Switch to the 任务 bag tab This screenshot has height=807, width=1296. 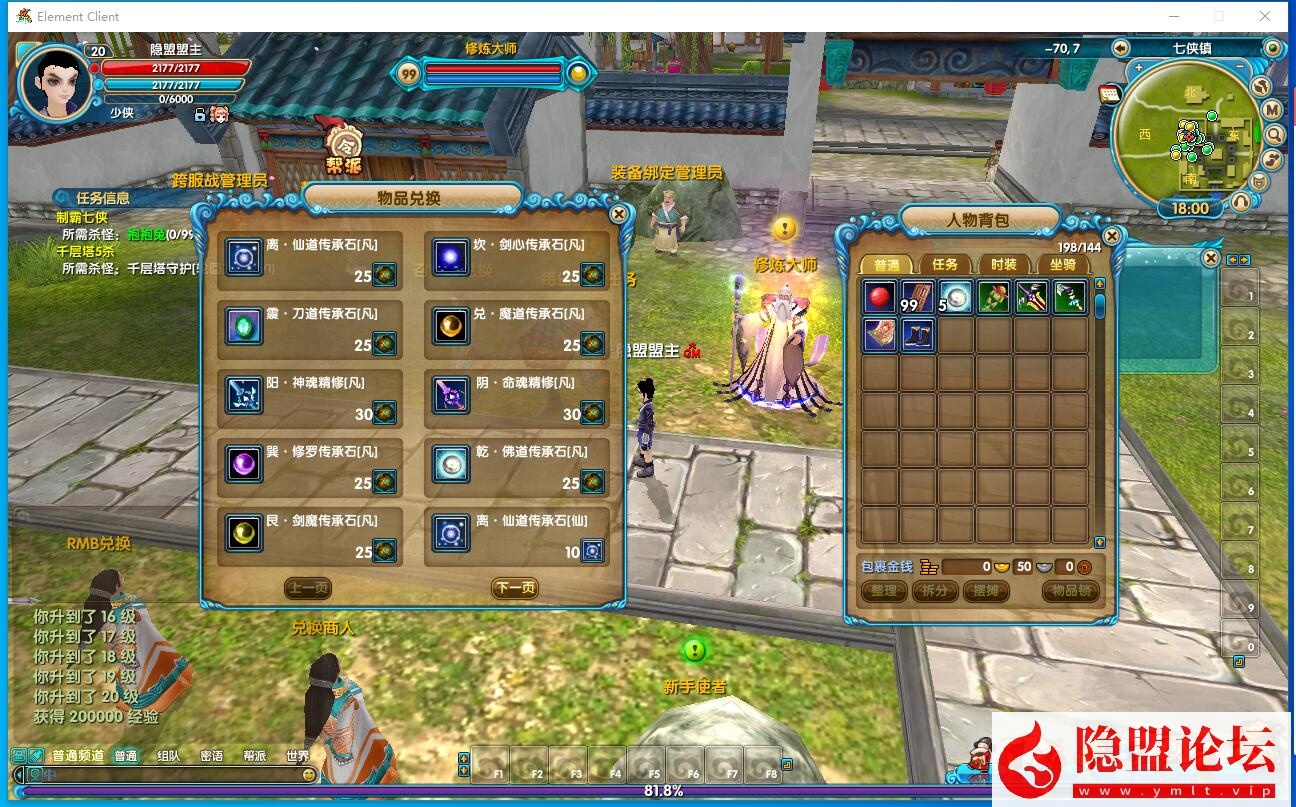944,264
